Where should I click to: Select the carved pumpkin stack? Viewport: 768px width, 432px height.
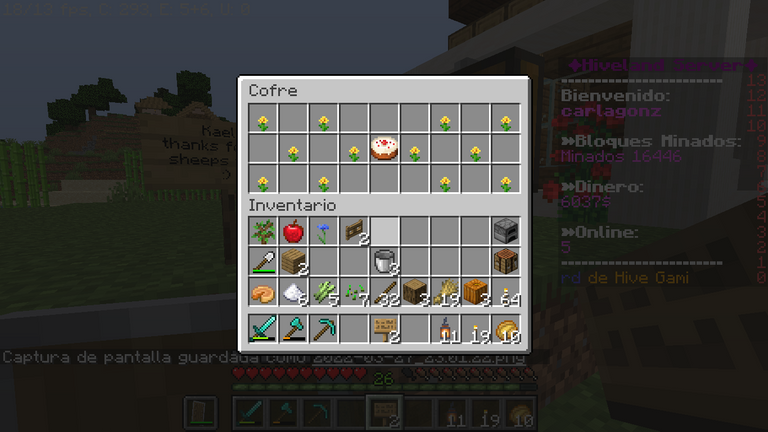click(x=475, y=292)
